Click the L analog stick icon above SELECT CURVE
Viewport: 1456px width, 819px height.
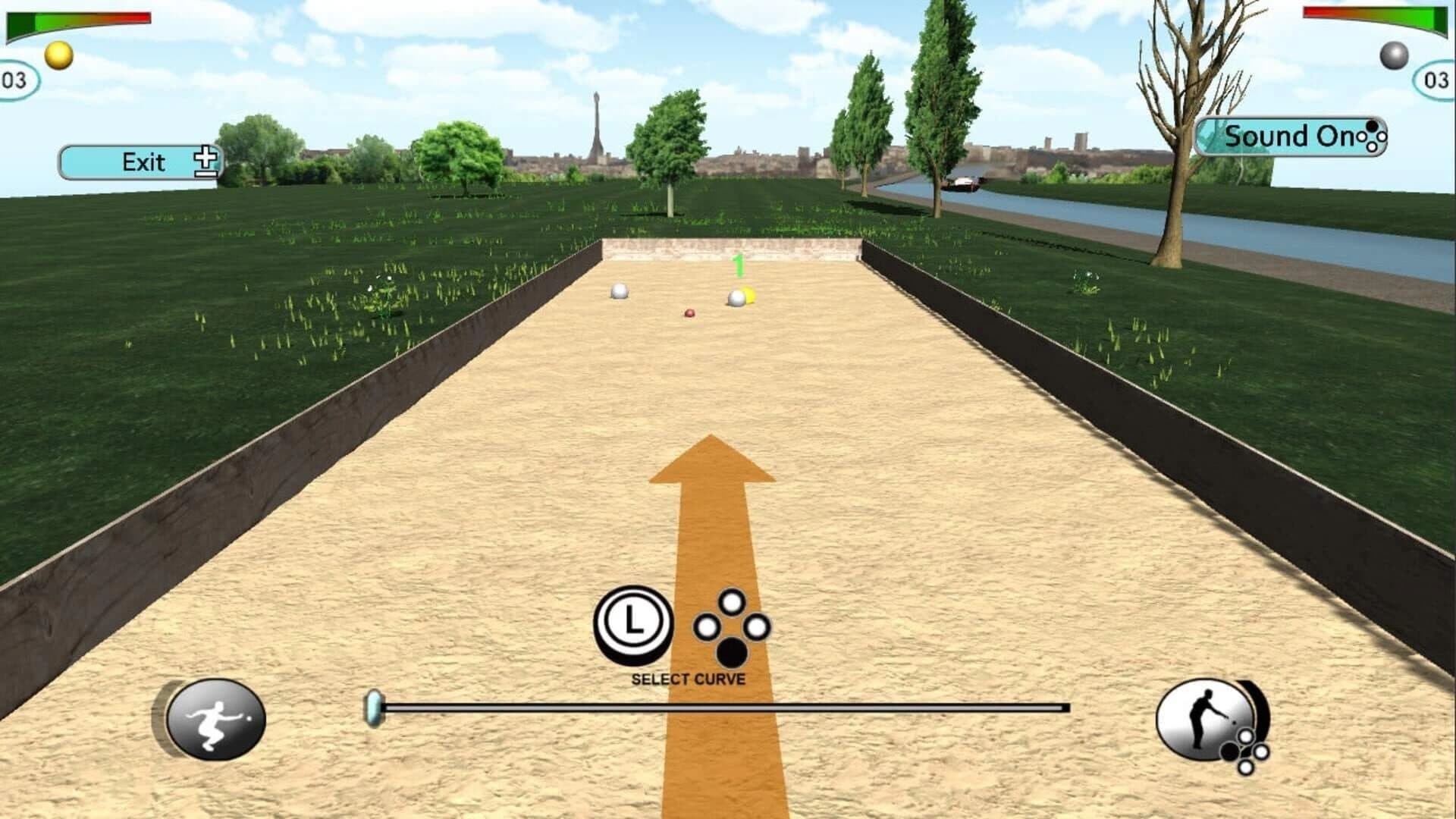click(x=635, y=623)
